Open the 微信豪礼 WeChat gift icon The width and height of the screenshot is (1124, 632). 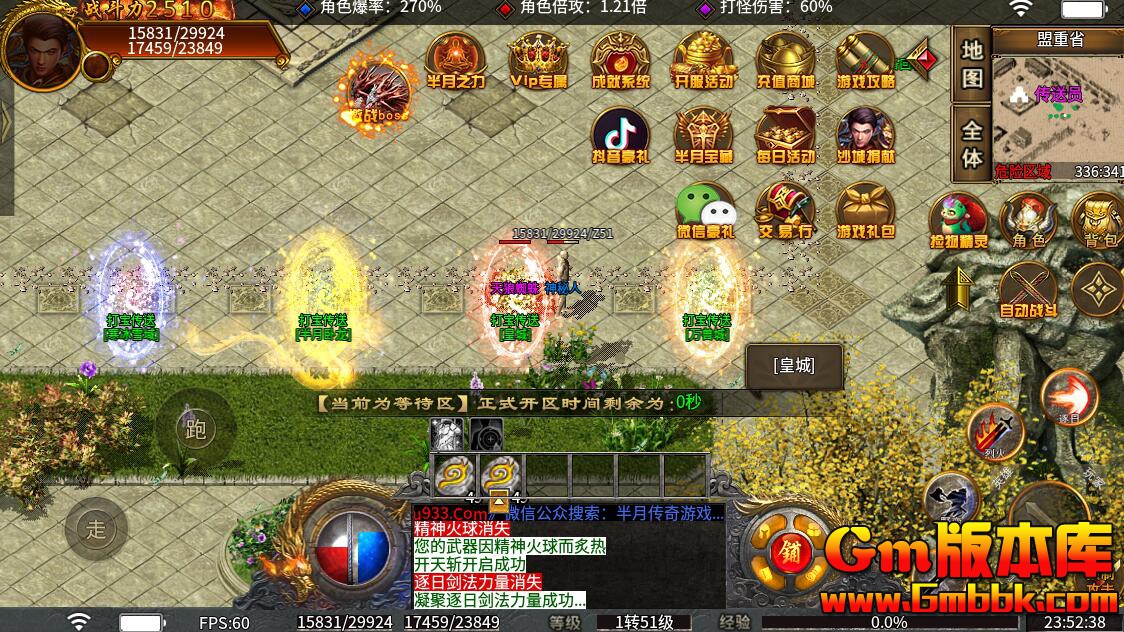[705, 211]
